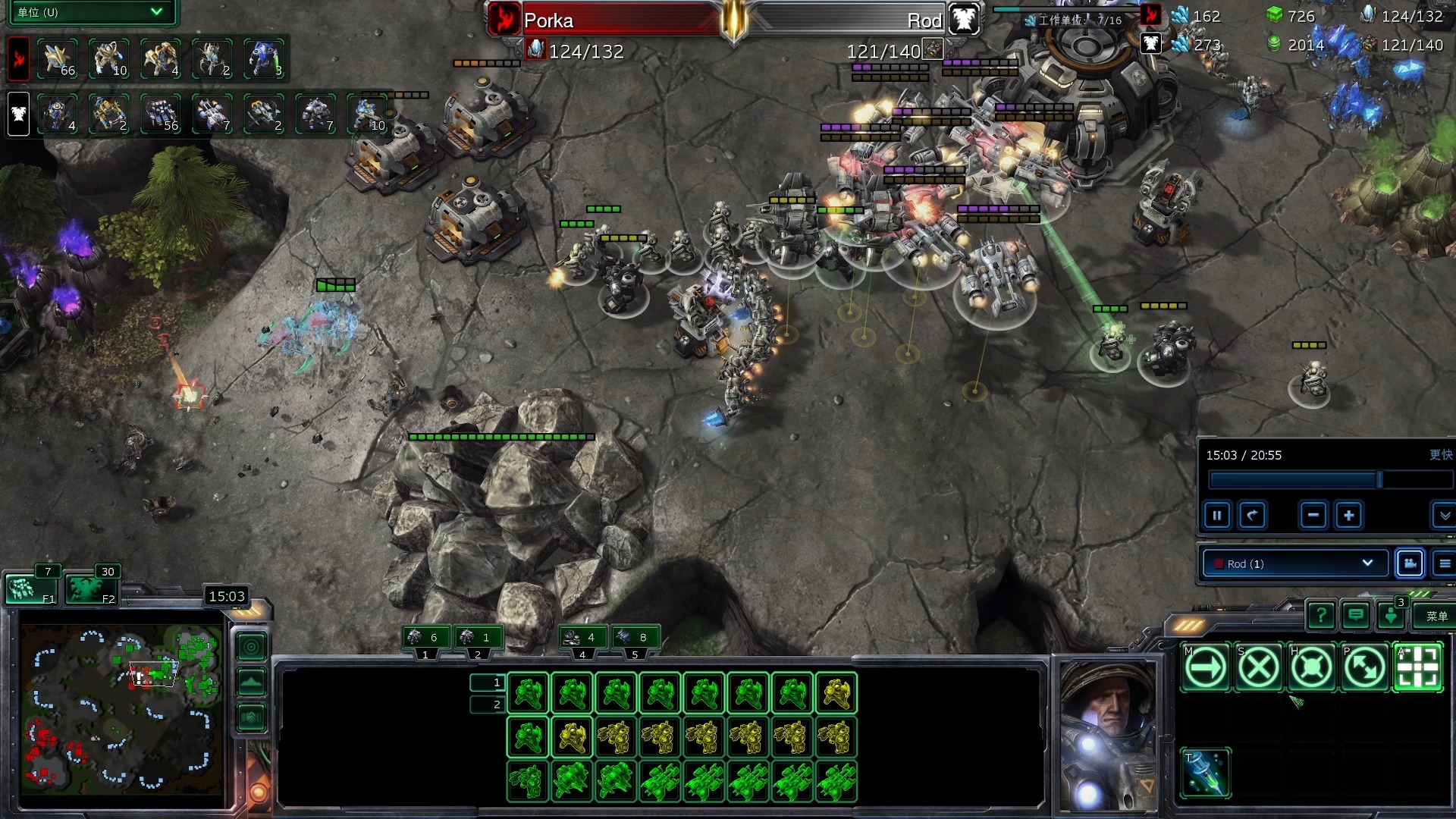Switch to selection page 2

point(488,704)
